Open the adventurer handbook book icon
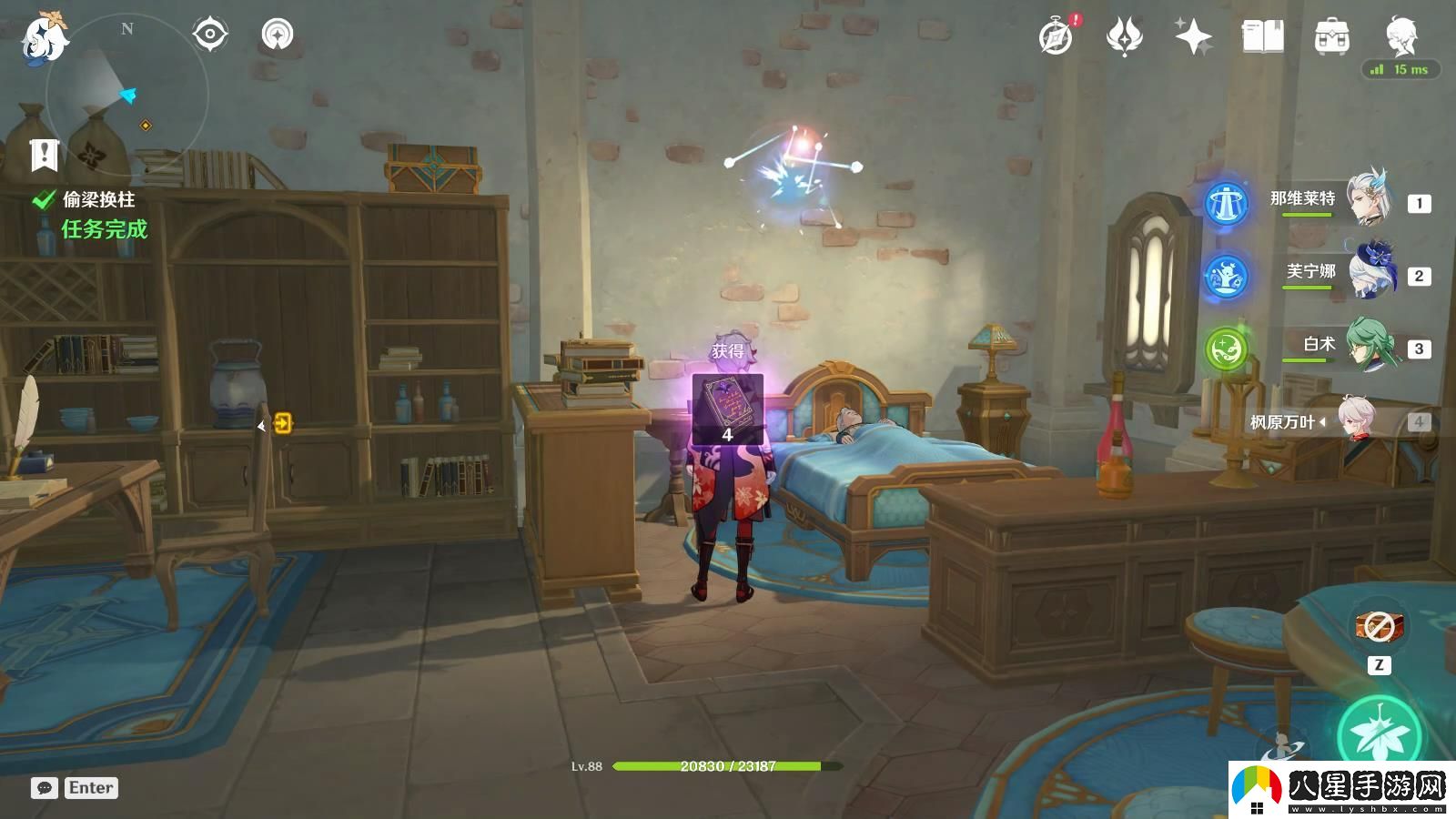This screenshot has width=1456, height=819. [x=1262, y=37]
